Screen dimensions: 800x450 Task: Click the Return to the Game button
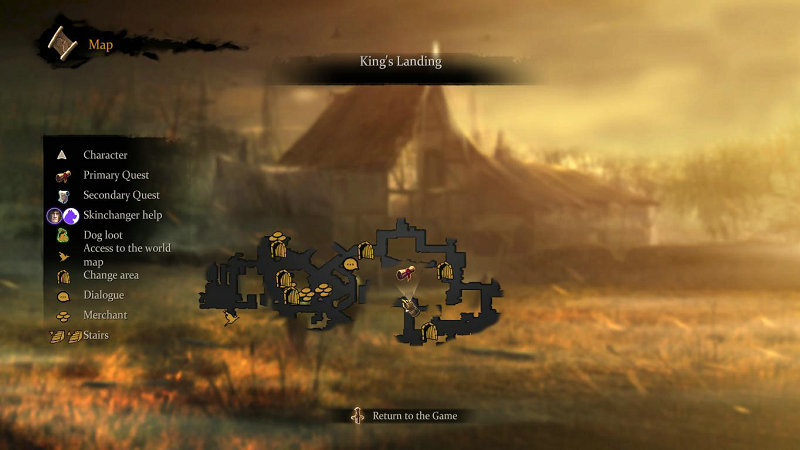pos(406,415)
